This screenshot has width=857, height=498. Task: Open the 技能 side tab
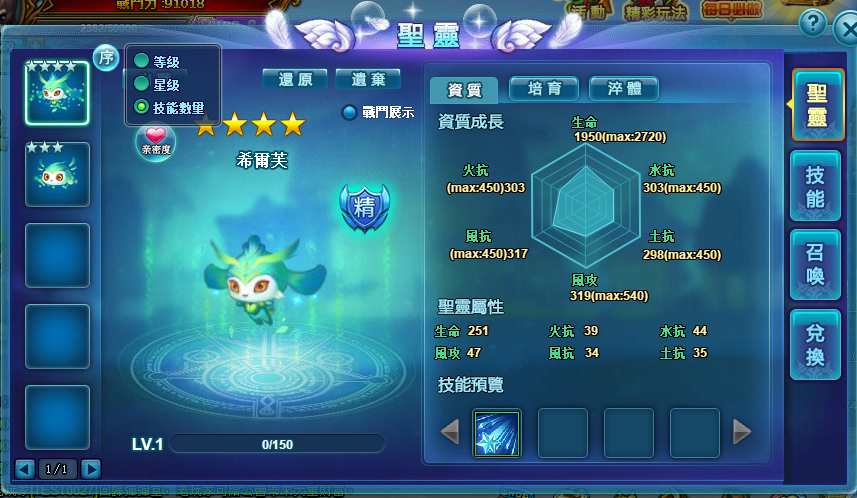point(815,186)
